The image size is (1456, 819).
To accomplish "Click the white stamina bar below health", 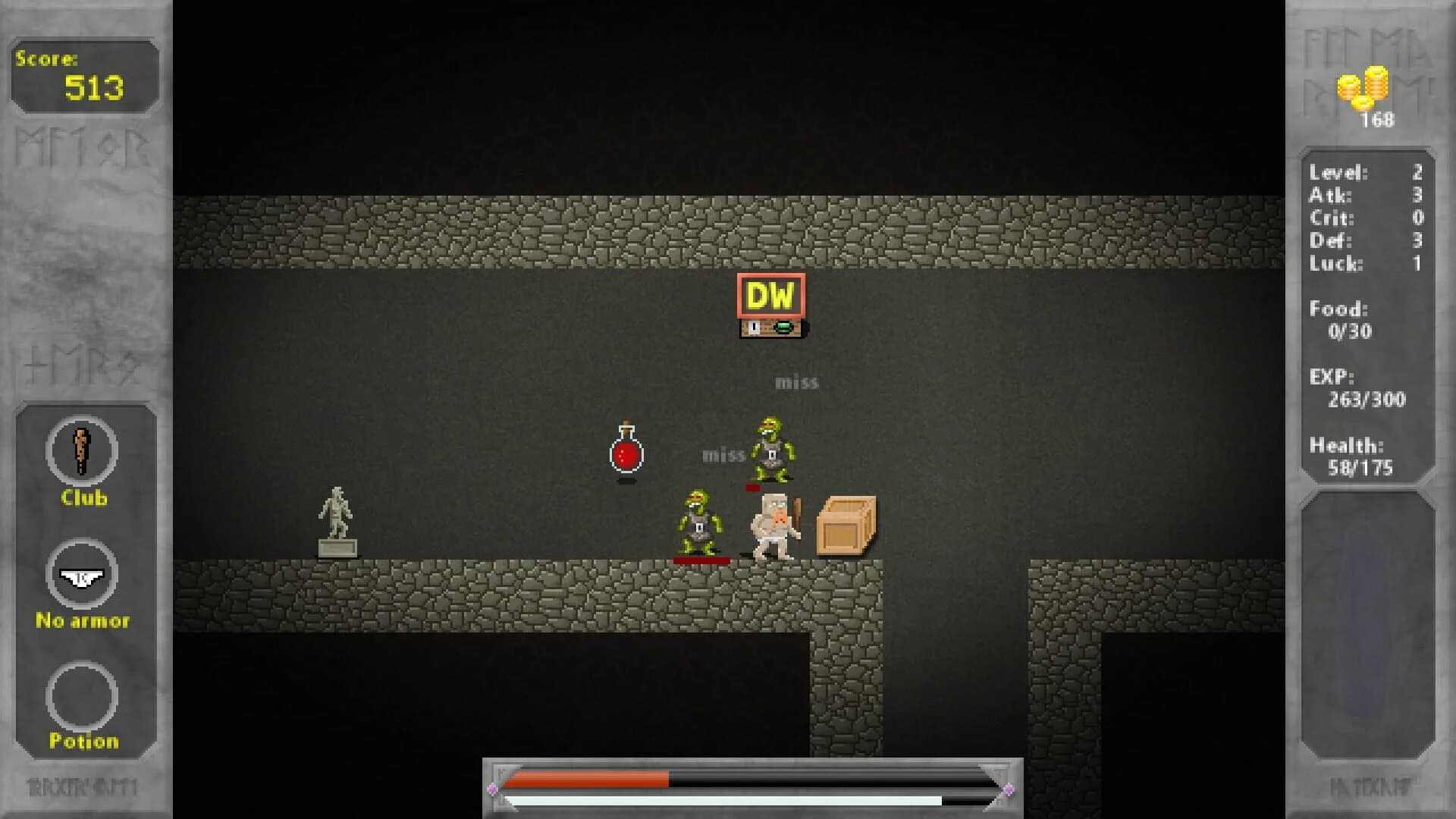I will 705,798.
